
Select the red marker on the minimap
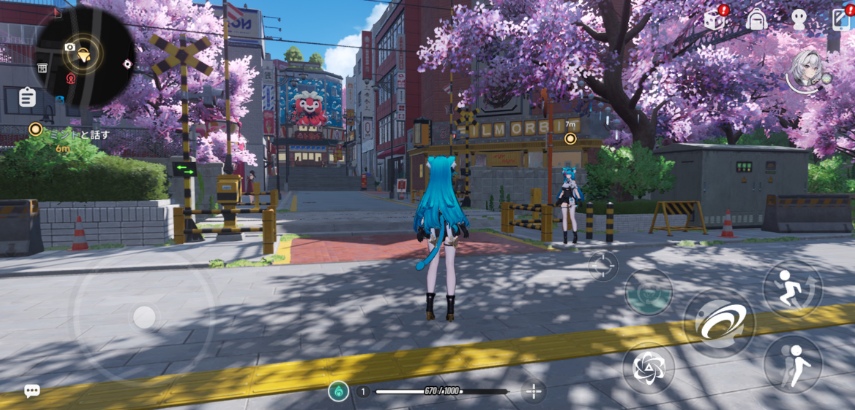coord(70,76)
